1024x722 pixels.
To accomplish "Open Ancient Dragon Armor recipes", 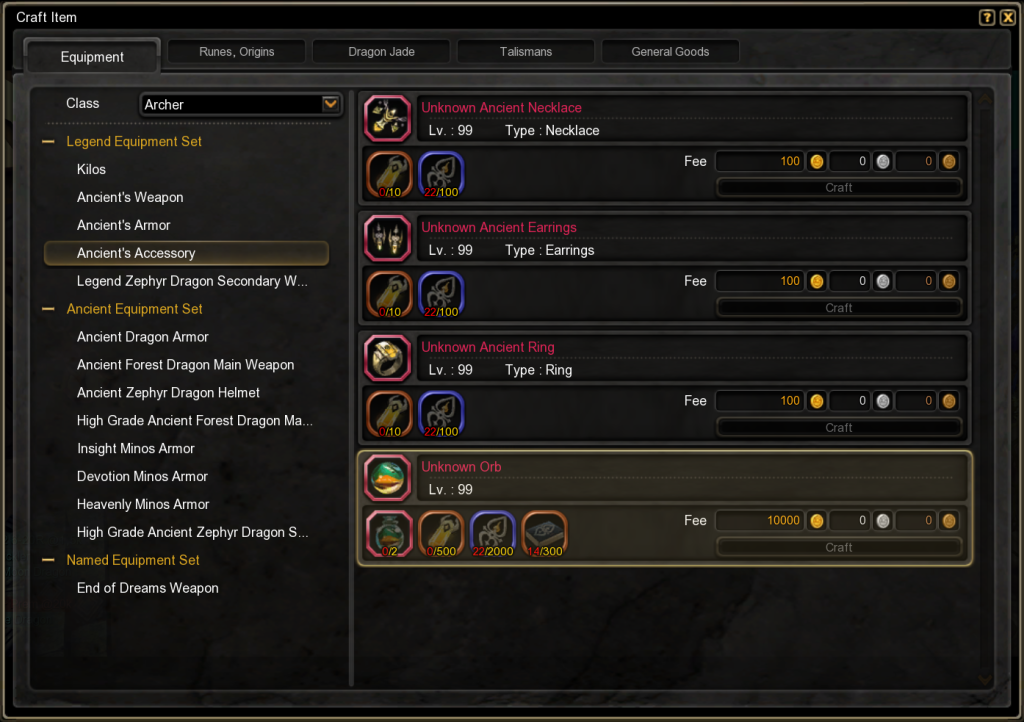I will tap(143, 338).
